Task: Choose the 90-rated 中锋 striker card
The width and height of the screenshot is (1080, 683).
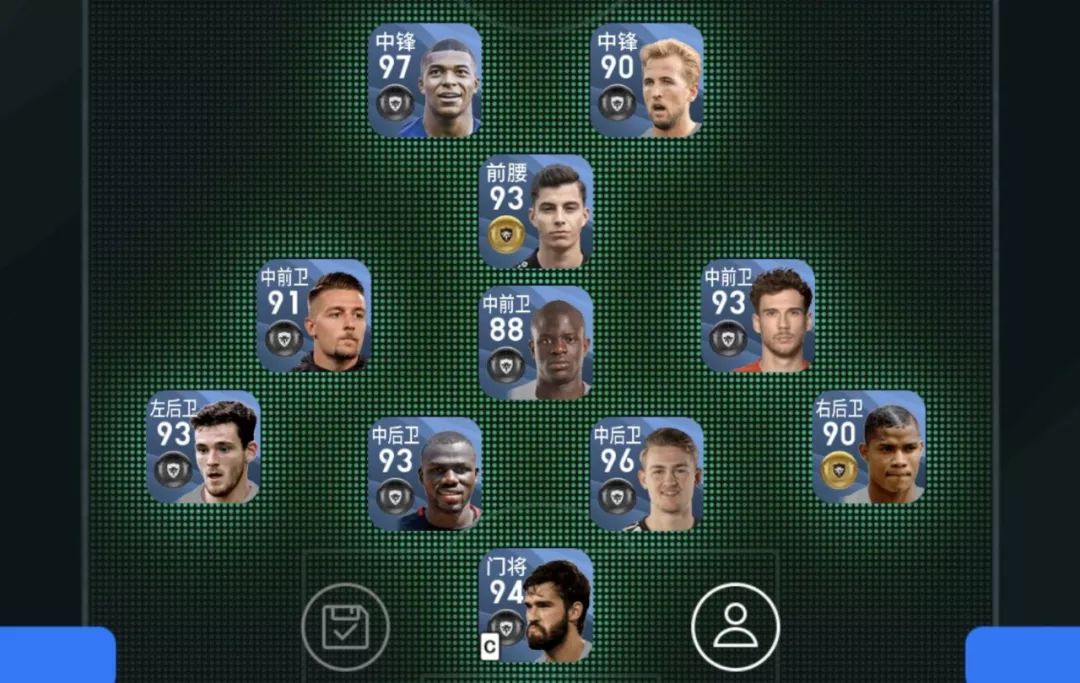Action: click(x=647, y=81)
